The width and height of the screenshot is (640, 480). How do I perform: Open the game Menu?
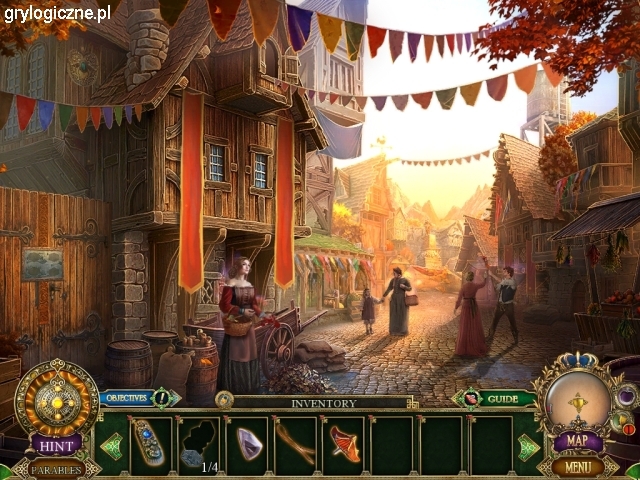pyautogui.click(x=578, y=466)
